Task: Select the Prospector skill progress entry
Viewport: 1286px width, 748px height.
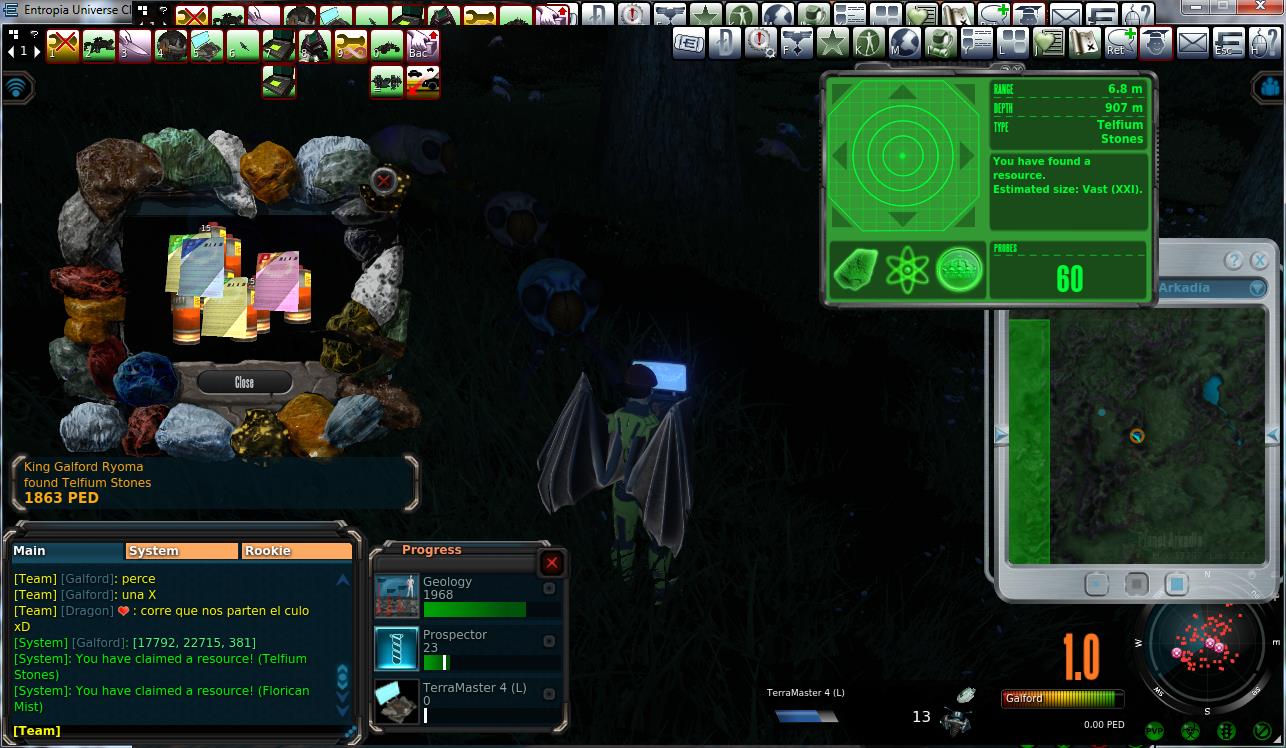Action: [466, 649]
